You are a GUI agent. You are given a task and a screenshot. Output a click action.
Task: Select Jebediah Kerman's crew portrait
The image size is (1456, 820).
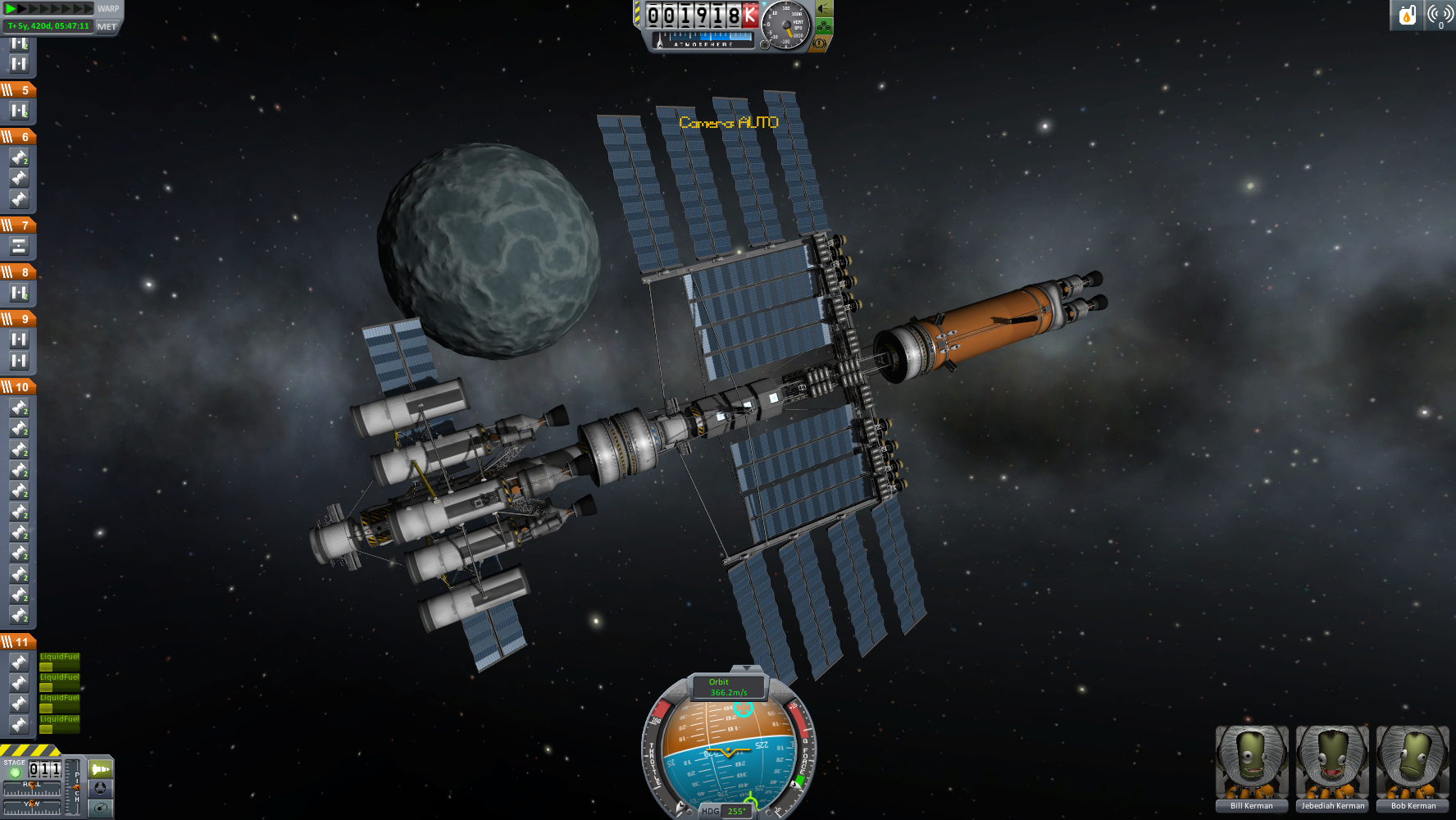[1332, 768]
